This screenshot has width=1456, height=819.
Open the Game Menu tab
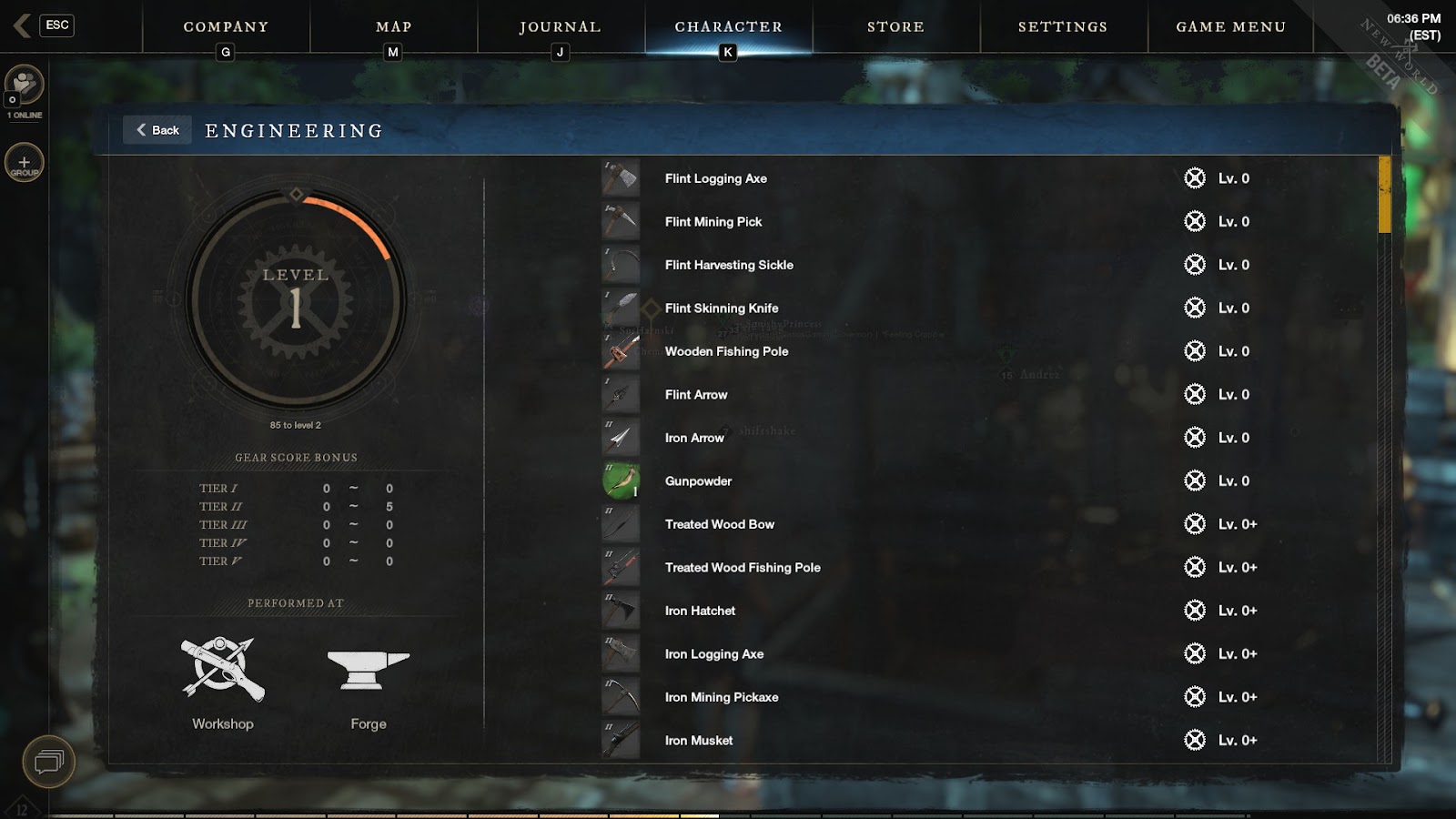click(x=1230, y=27)
